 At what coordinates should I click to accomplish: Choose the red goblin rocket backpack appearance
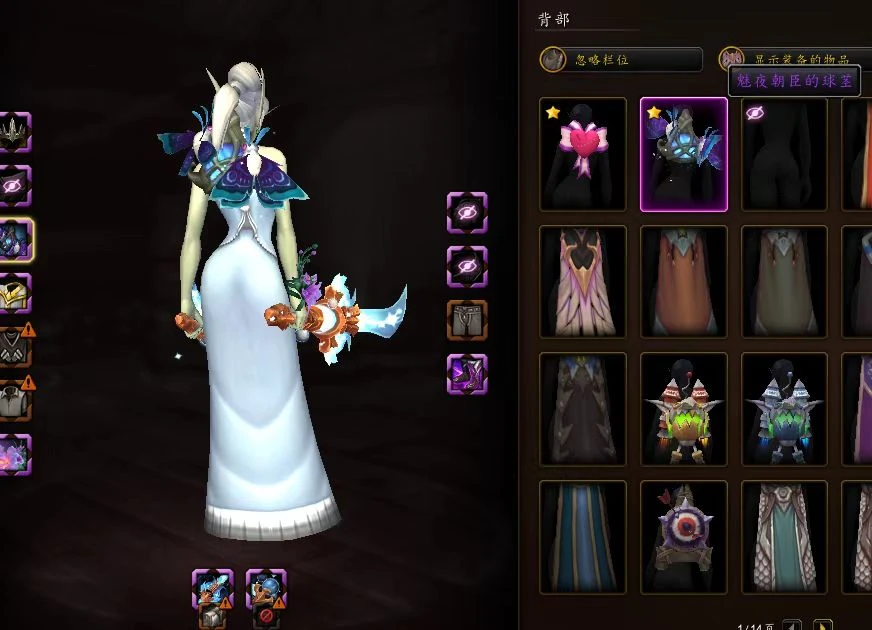(684, 409)
